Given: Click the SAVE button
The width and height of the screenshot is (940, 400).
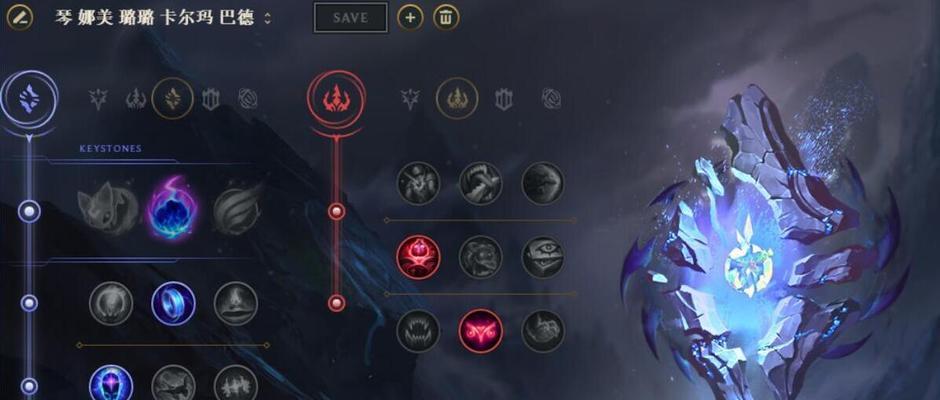Looking at the screenshot, I should coord(350,17).
